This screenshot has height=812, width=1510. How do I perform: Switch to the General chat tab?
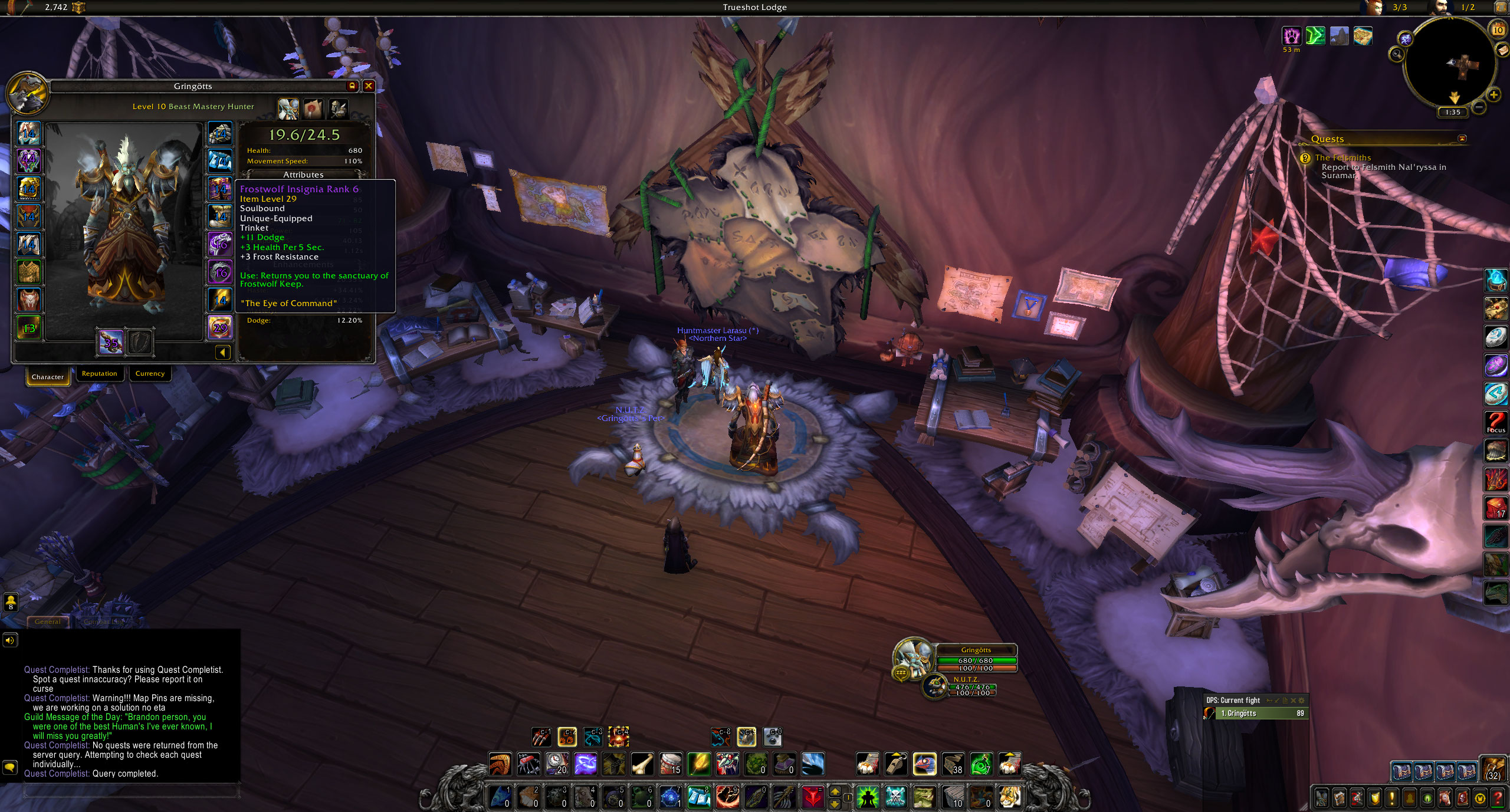point(47,622)
